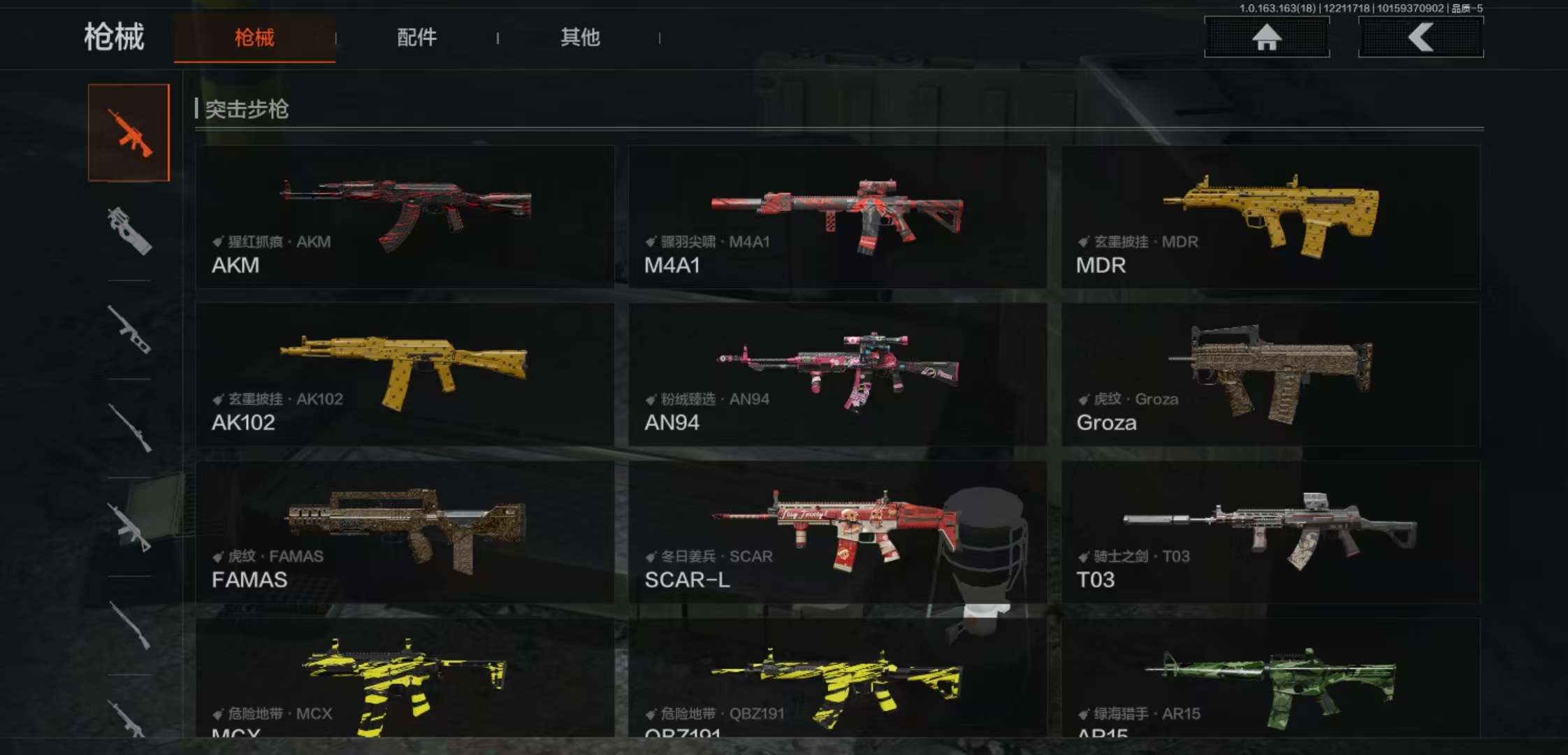1568x755 pixels.
Task: Pick the green AR15 weapon tile
Action: (1270, 678)
